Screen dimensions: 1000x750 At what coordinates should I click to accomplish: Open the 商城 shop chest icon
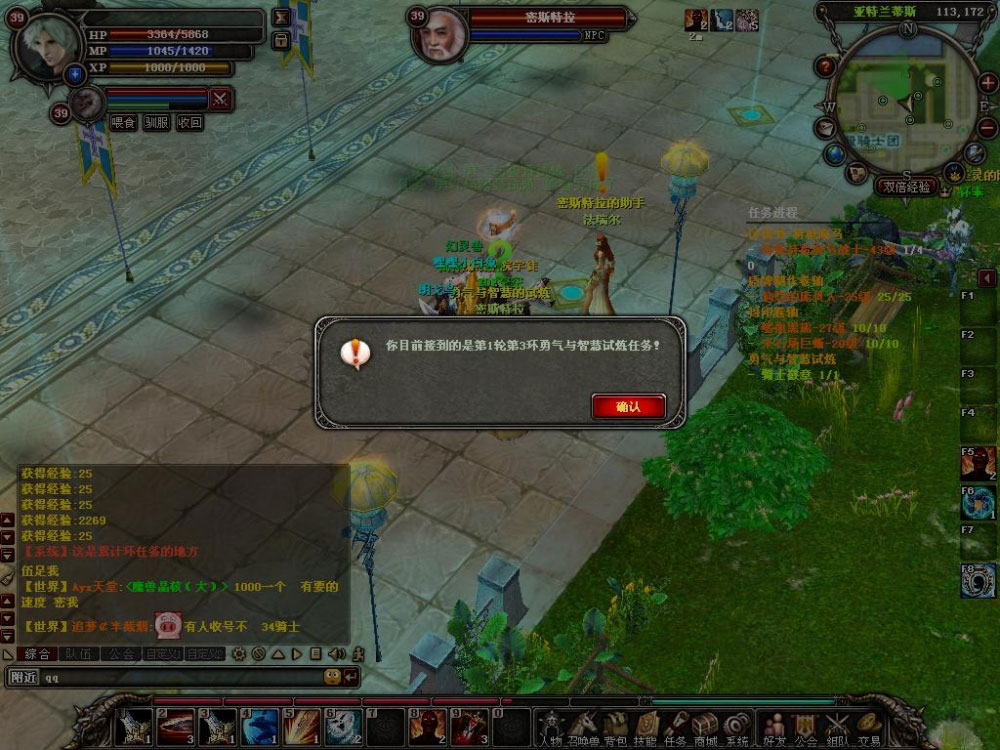click(x=706, y=726)
